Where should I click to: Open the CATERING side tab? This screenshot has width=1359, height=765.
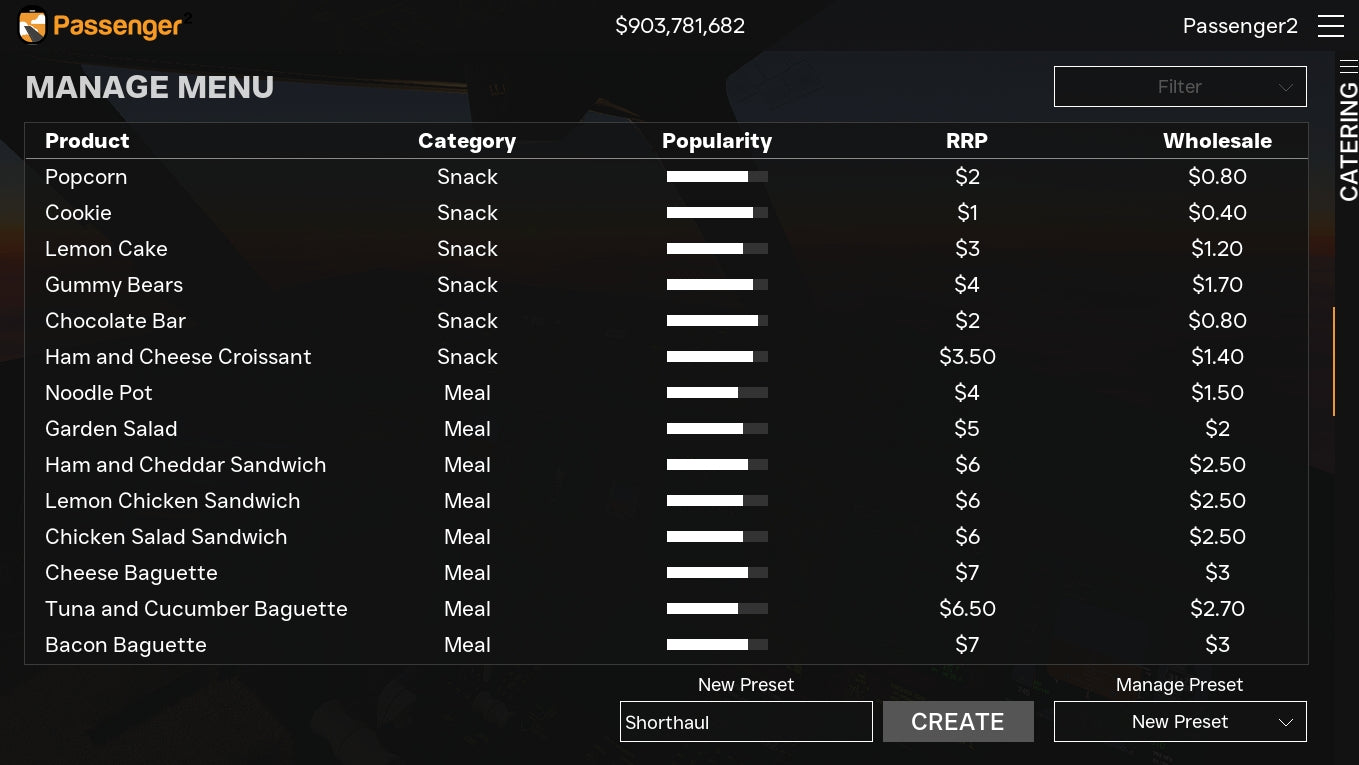(x=1348, y=140)
